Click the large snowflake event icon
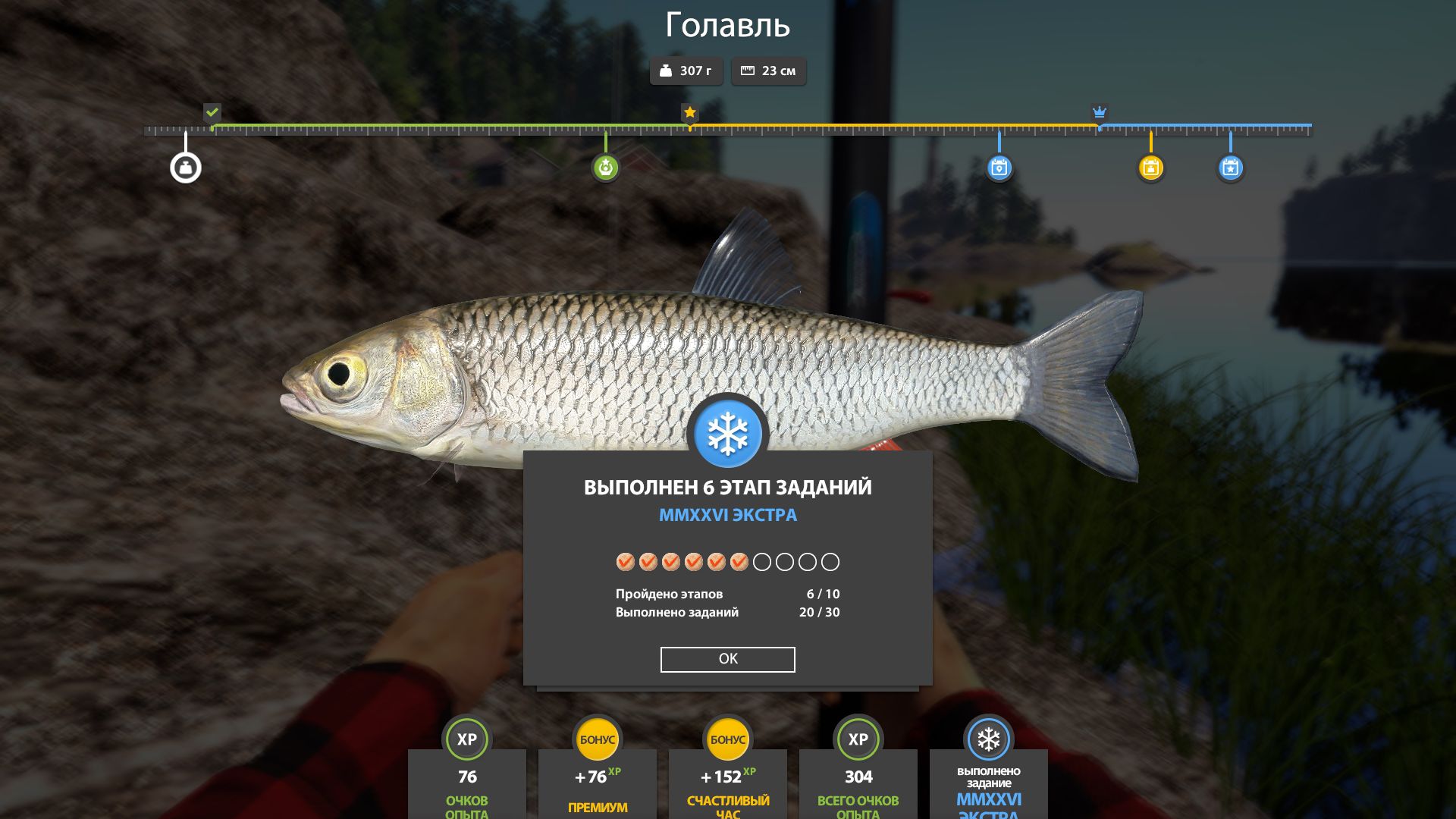 click(x=727, y=434)
